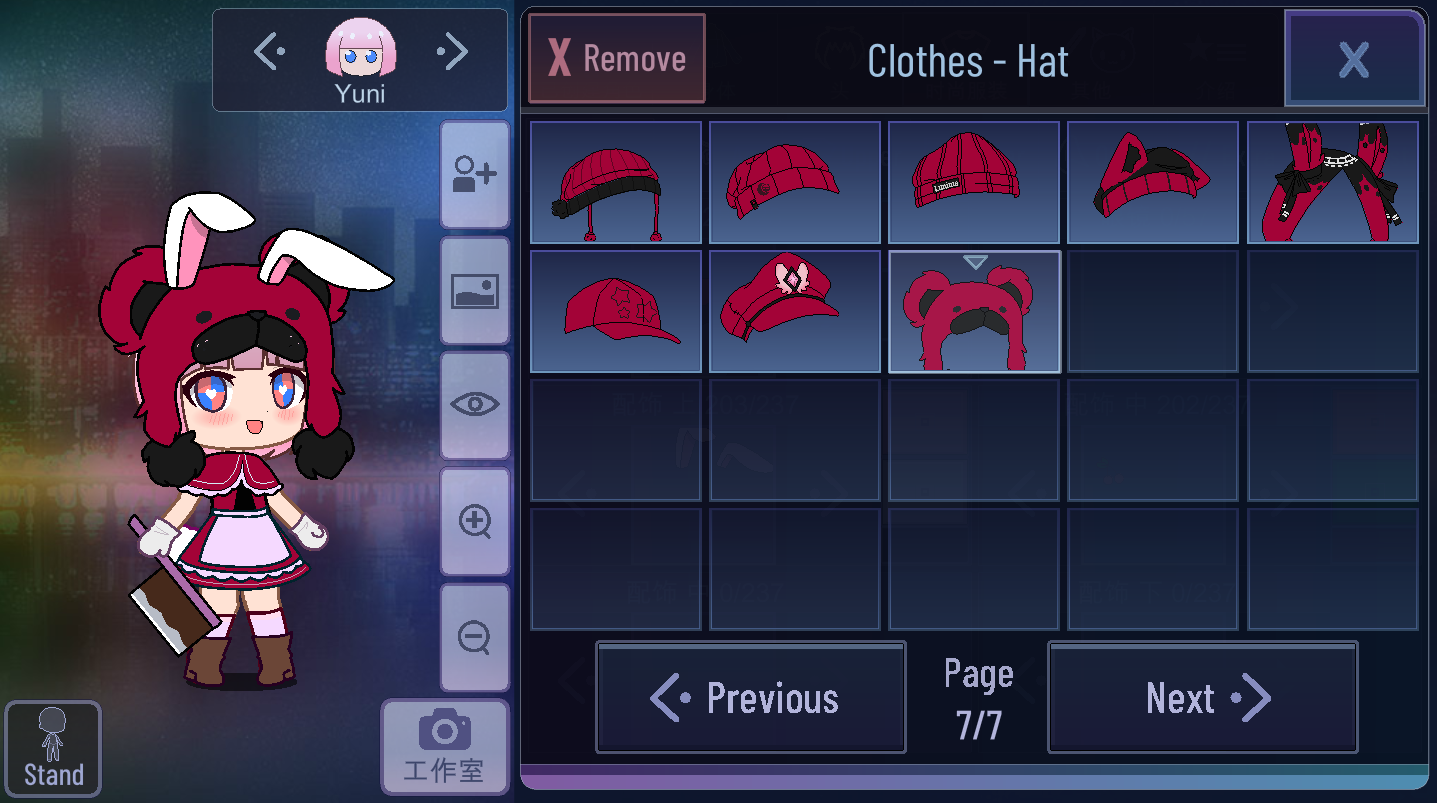Choose the red newsboy cap
The height and width of the screenshot is (803, 1437).
795,183
